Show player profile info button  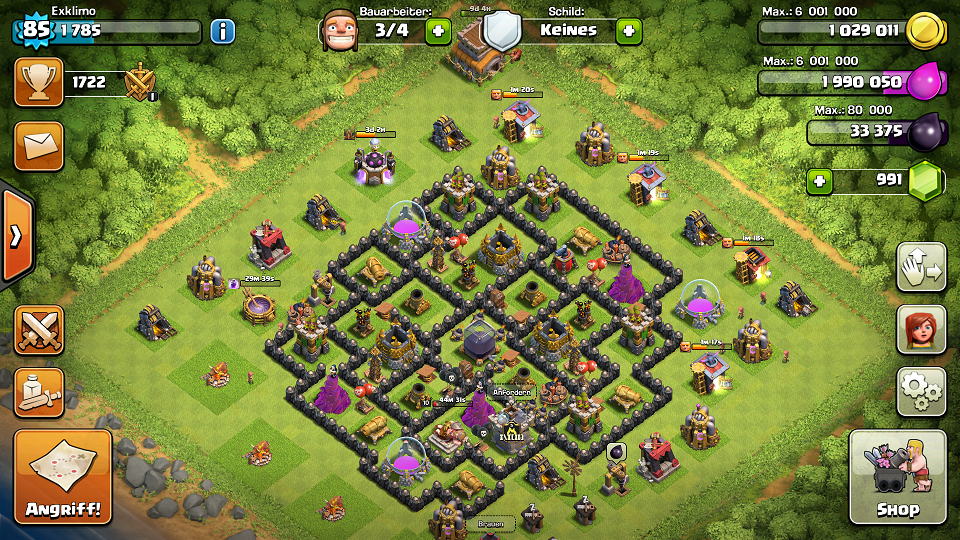(222, 31)
